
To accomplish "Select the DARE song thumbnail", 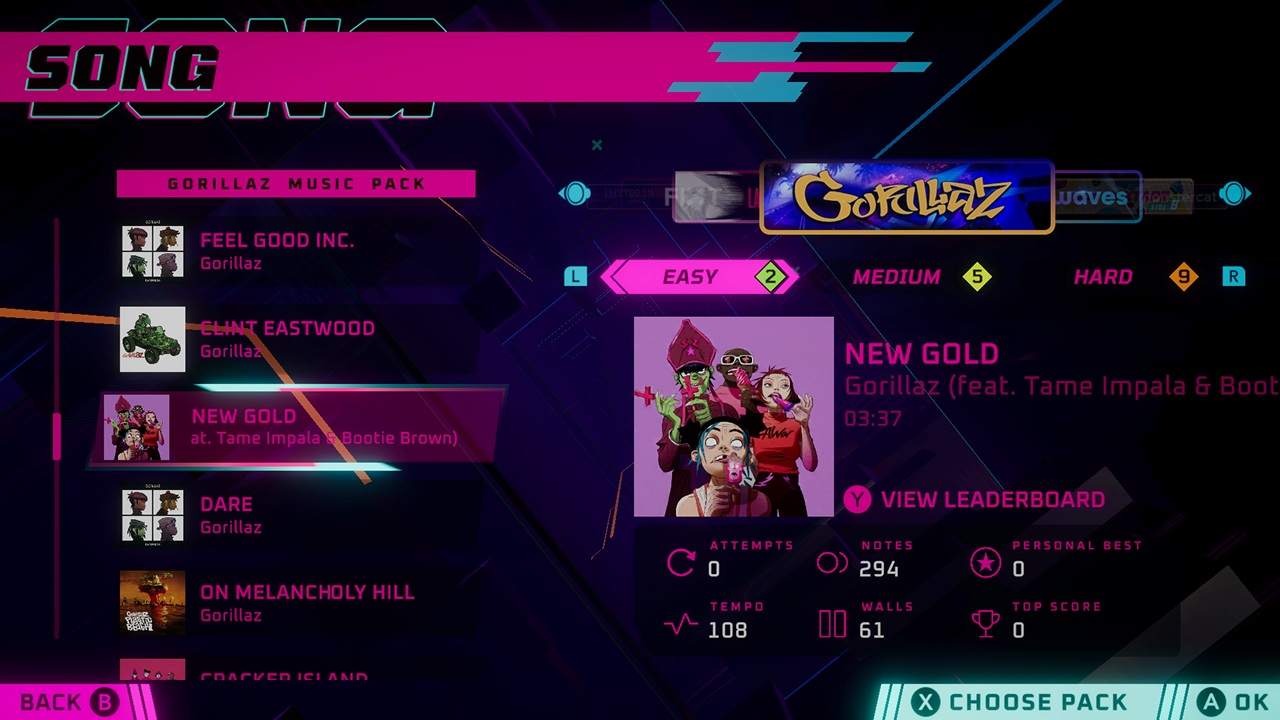I will point(151,514).
